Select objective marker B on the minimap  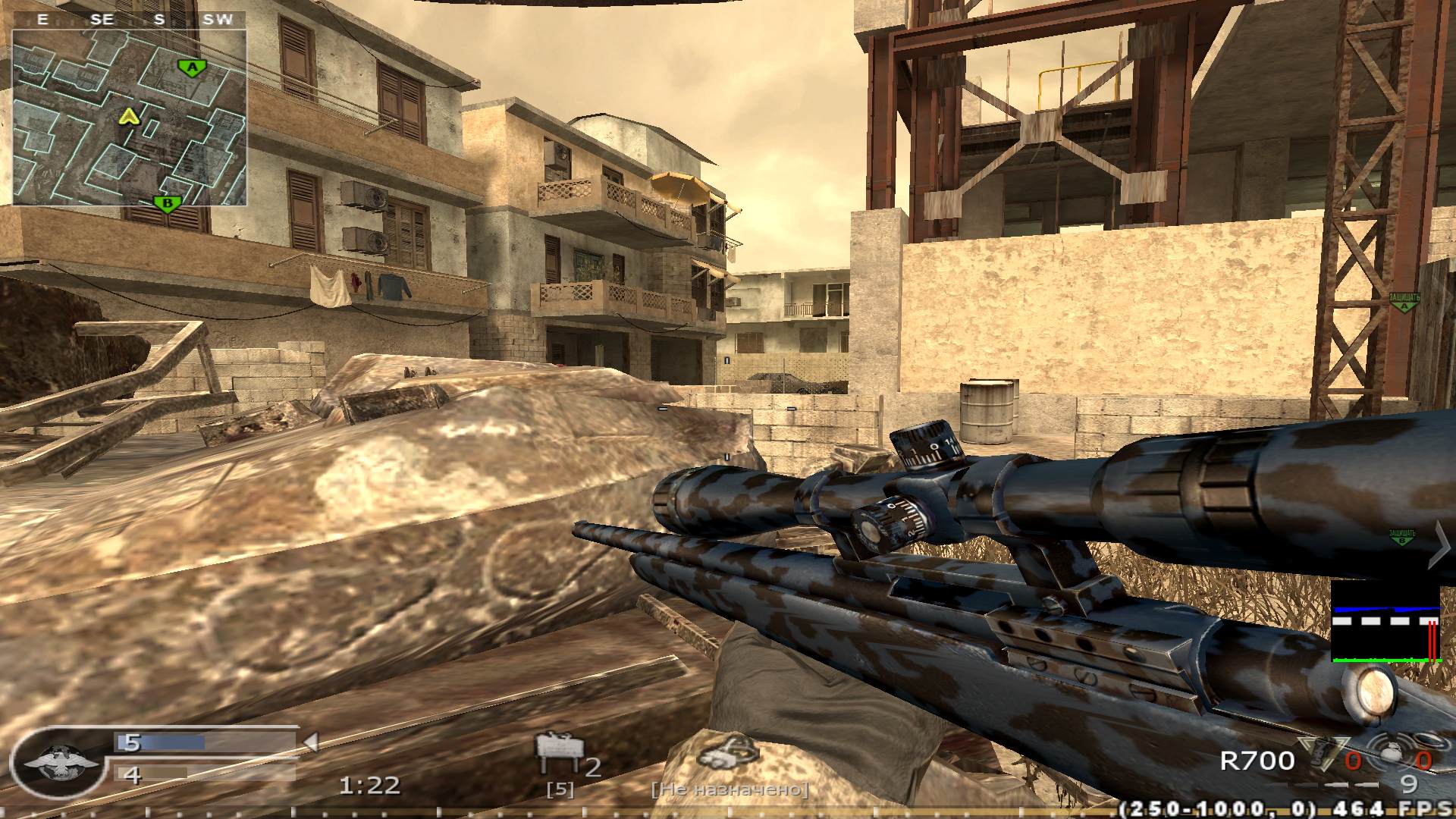(x=168, y=202)
